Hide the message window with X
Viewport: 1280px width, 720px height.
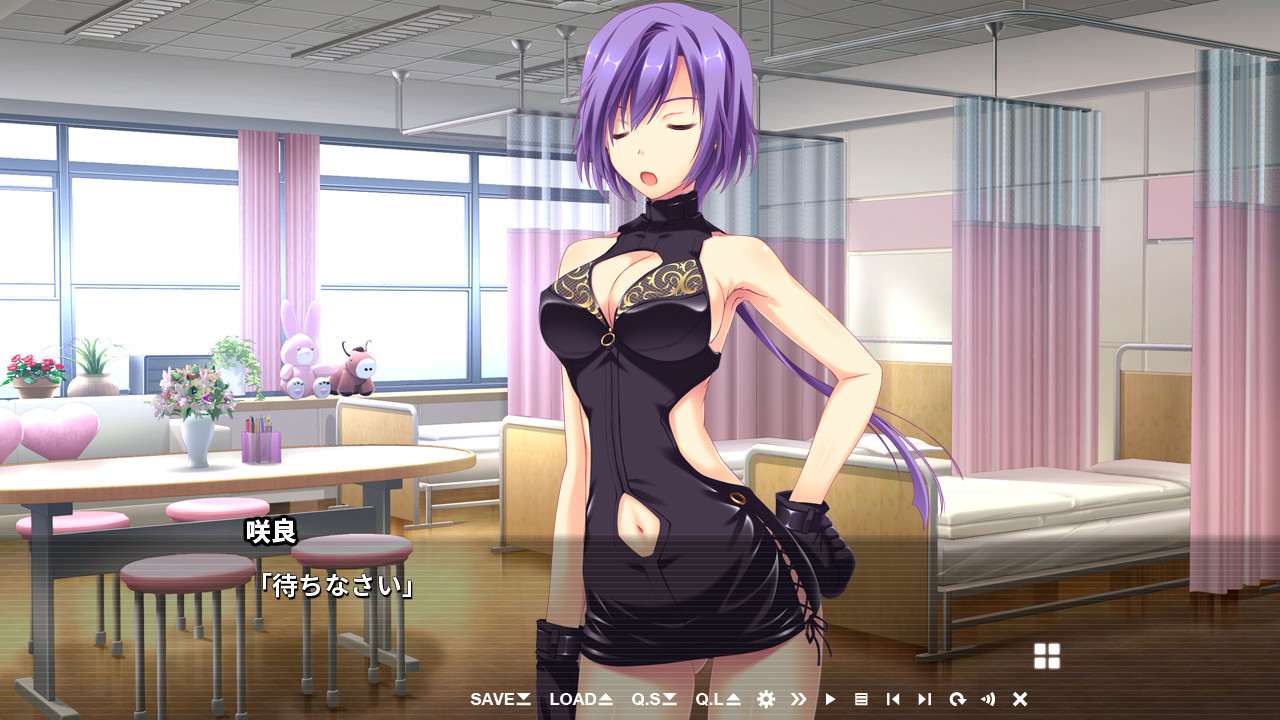(x=1020, y=699)
